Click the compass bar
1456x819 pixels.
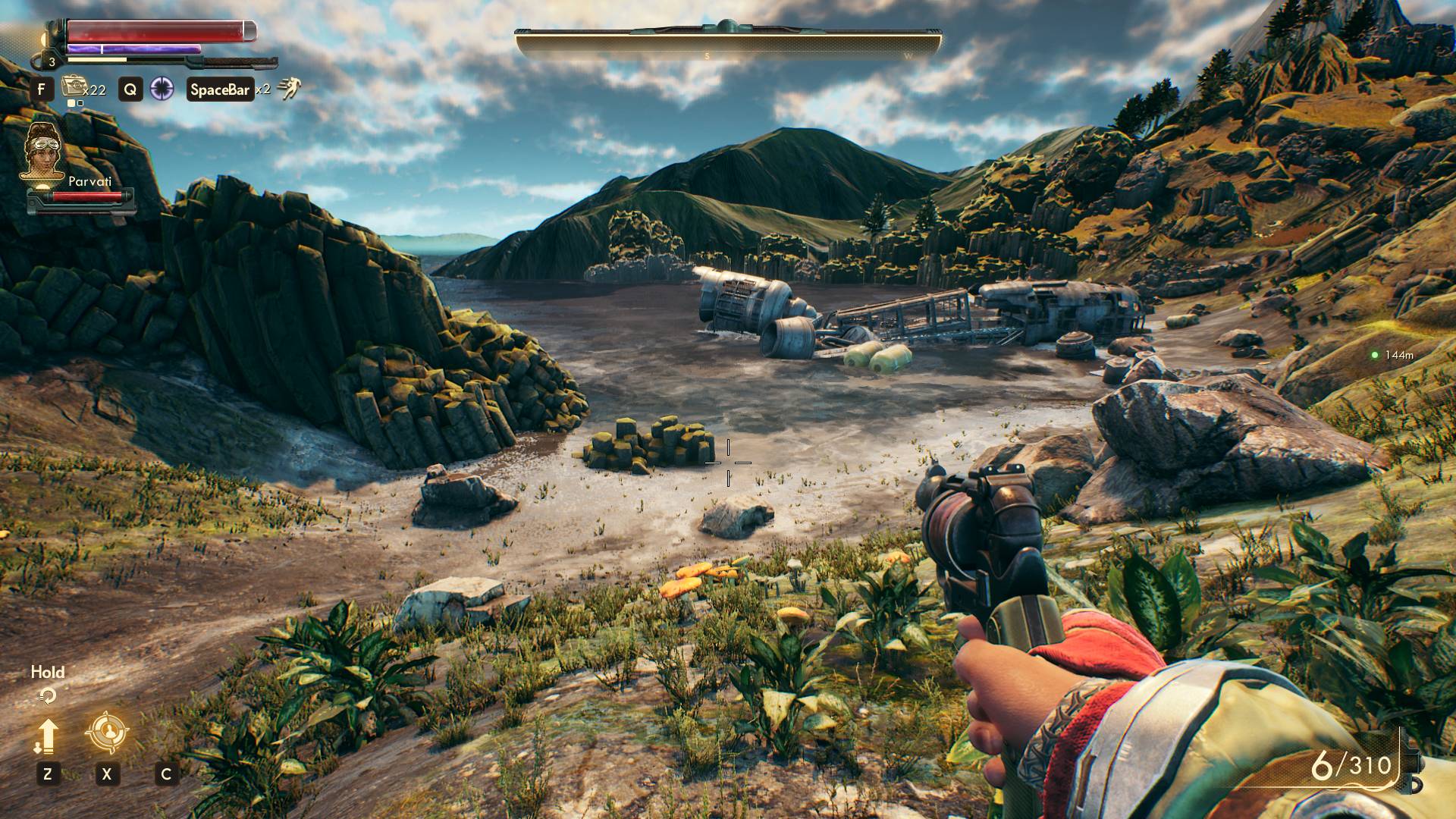click(x=728, y=44)
